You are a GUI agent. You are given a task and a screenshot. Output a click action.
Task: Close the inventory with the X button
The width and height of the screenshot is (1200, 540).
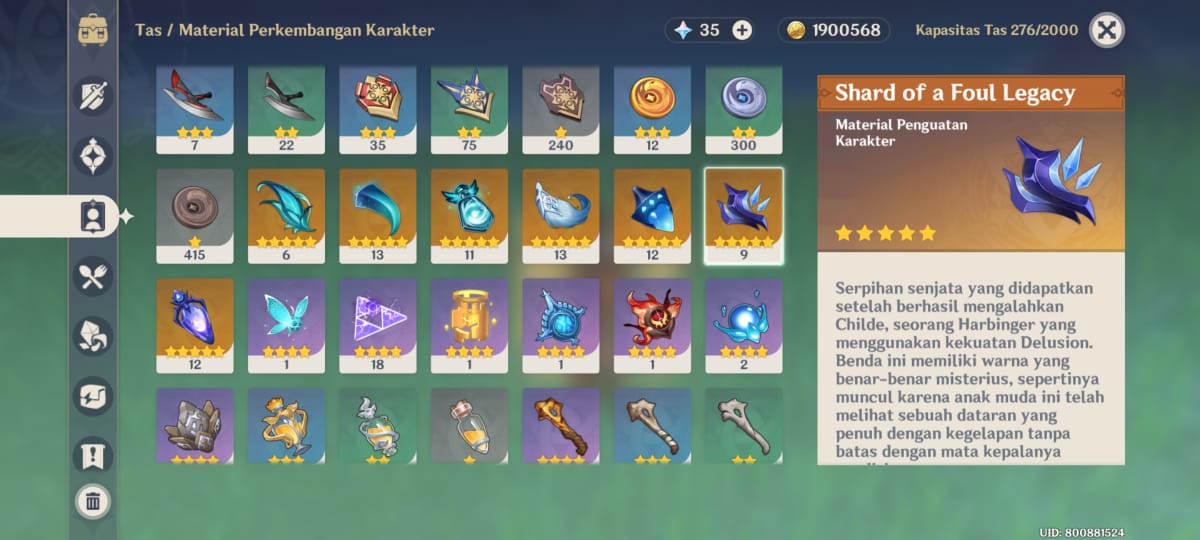[x=1106, y=30]
